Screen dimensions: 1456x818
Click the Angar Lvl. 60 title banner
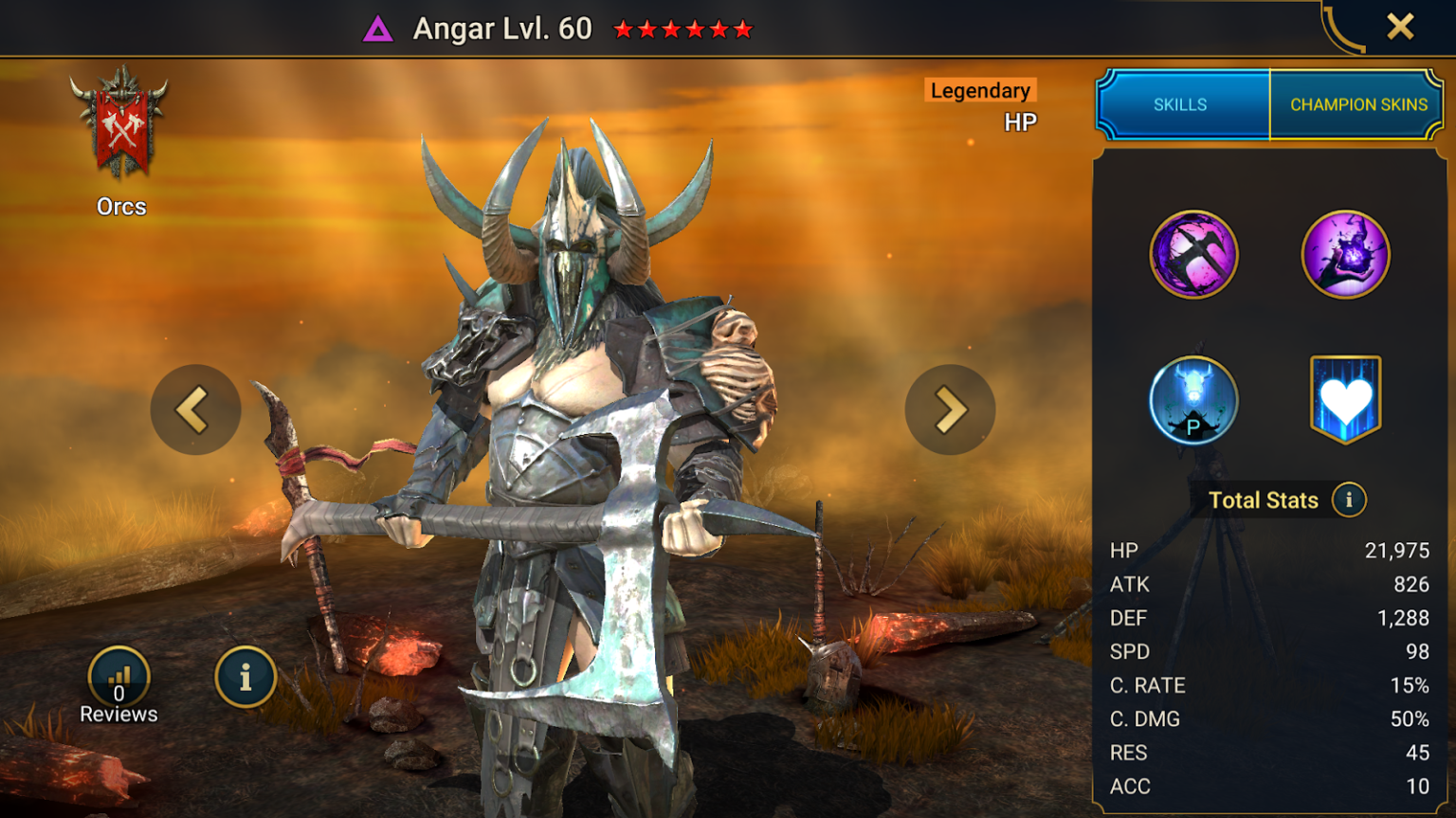tap(502, 27)
